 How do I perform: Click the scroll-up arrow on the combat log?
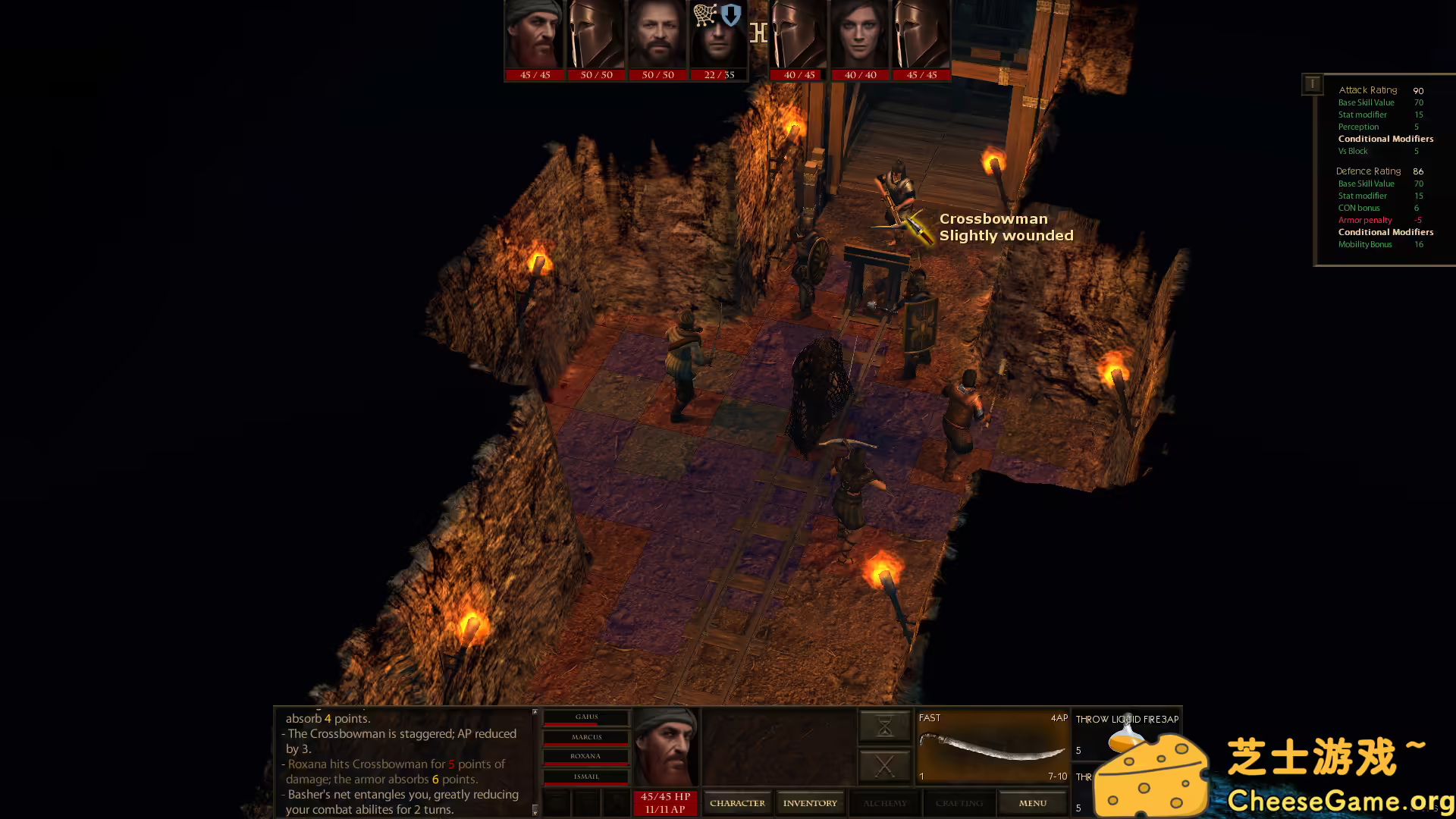(x=535, y=711)
